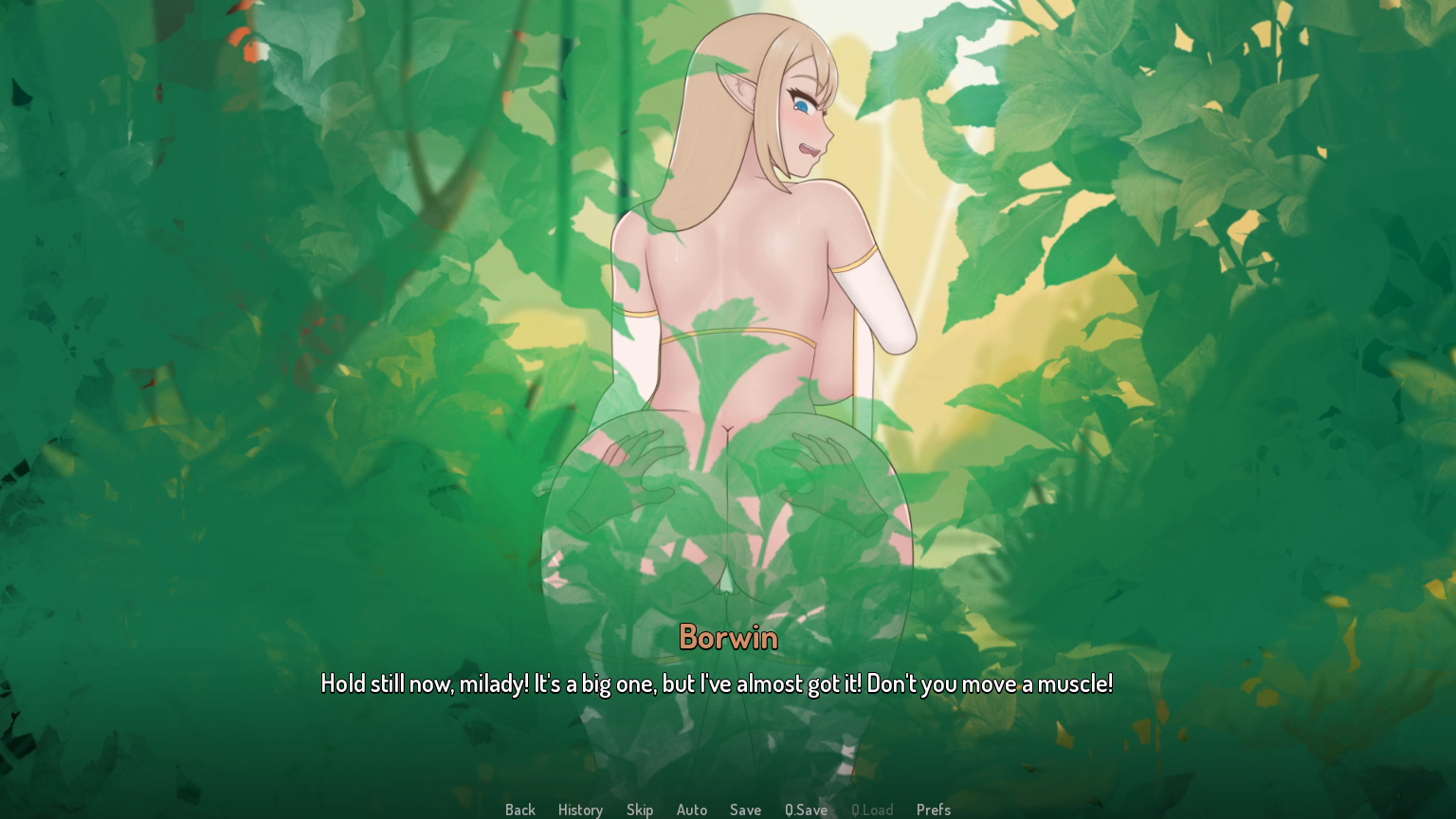
Task: Click Borwin's dialogue line to advance
Action: (718, 683)
